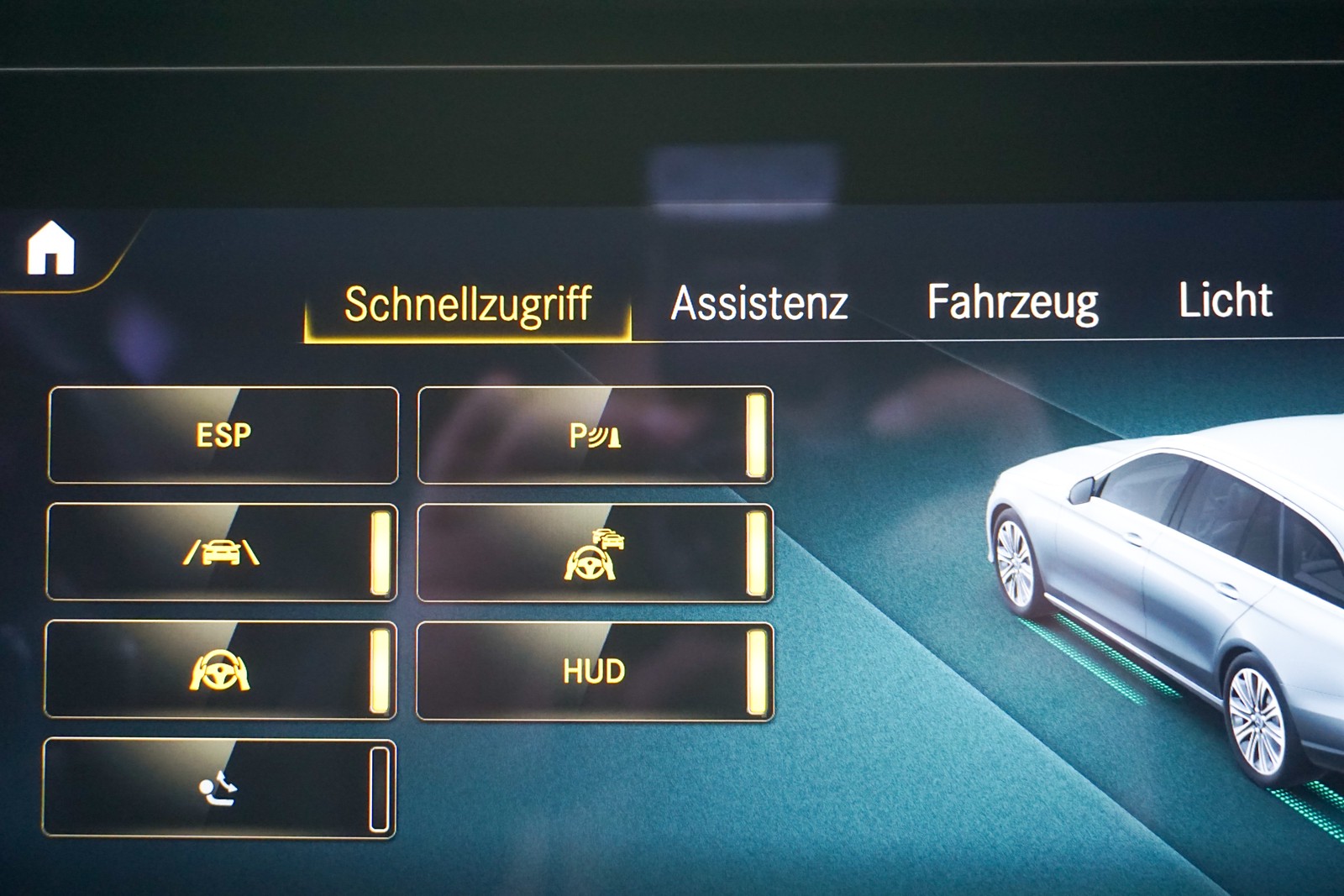
Task: Select the Schnellzugriff tab
Action: [x=468, y=304]
